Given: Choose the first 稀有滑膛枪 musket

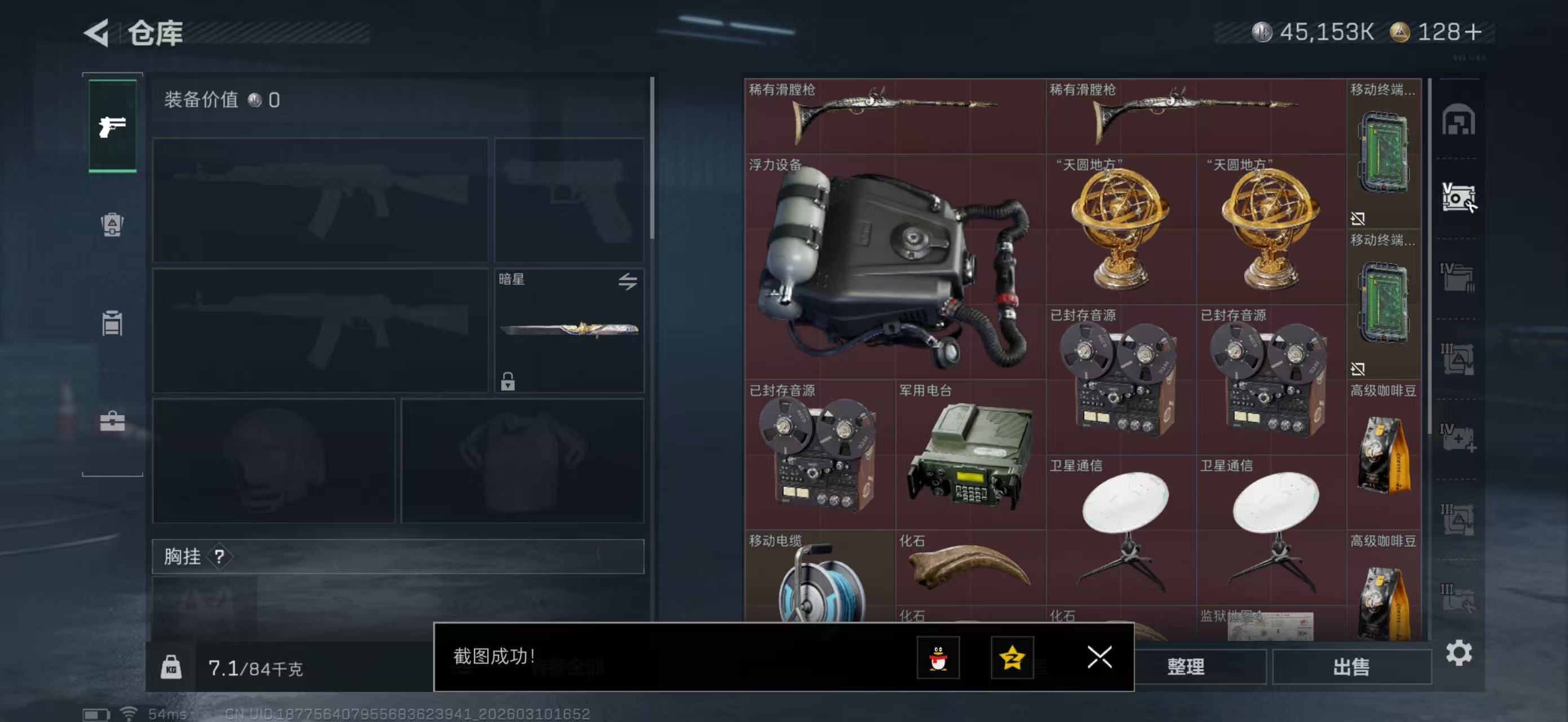Looking at the screenshot, I should coord(895,116).
